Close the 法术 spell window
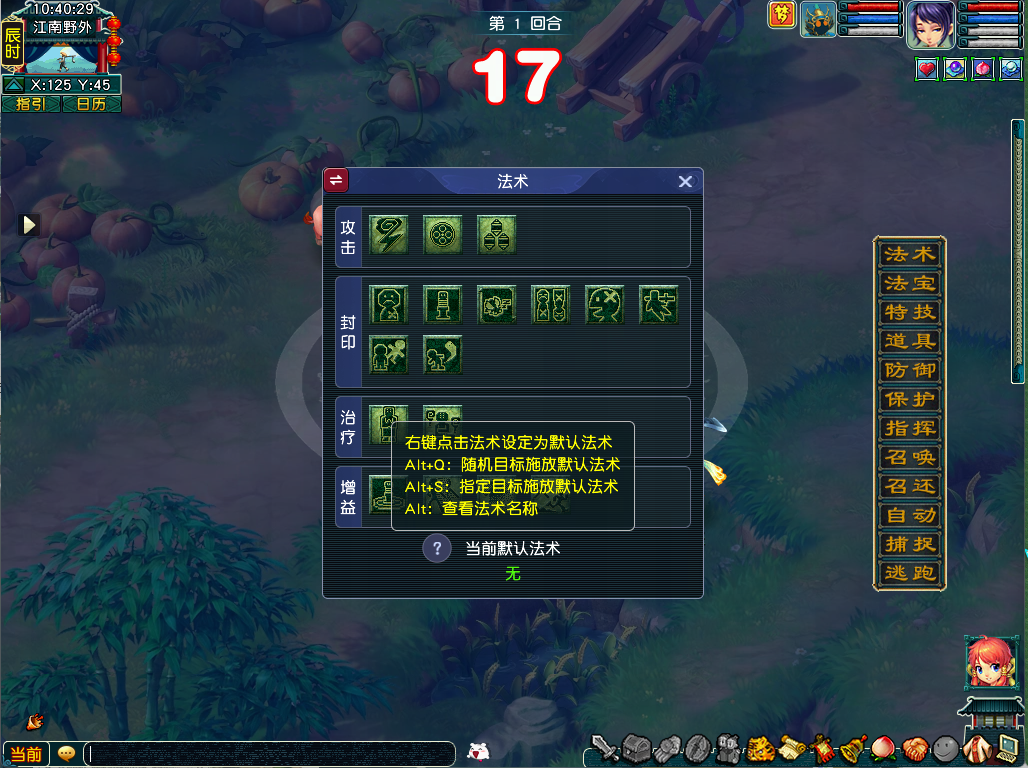Viewport: 1028px width, 768px height. click(x=685, y=181)
